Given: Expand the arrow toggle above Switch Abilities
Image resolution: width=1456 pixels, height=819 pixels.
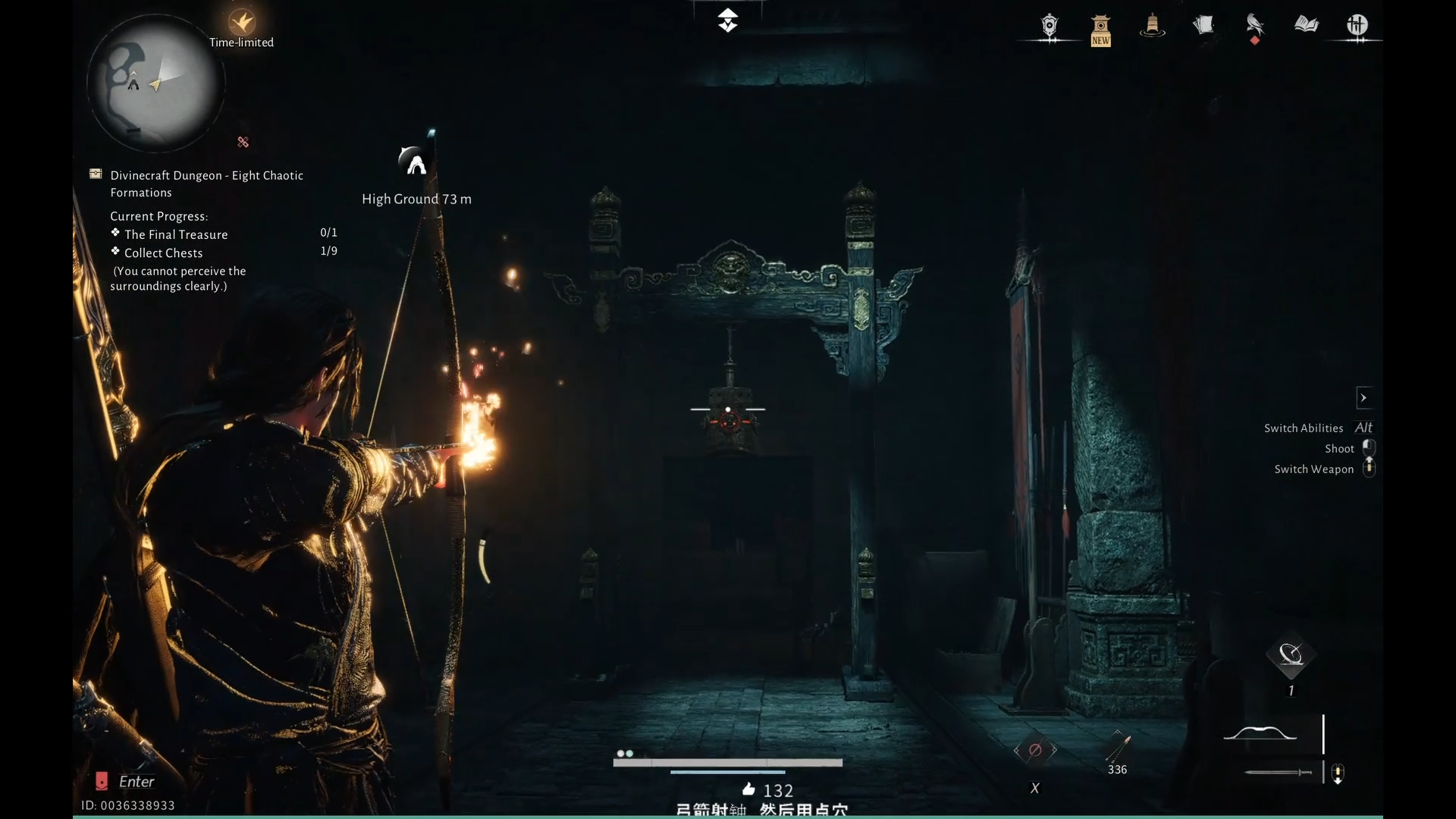Looking at the screenshot, I should (1363, 397).
